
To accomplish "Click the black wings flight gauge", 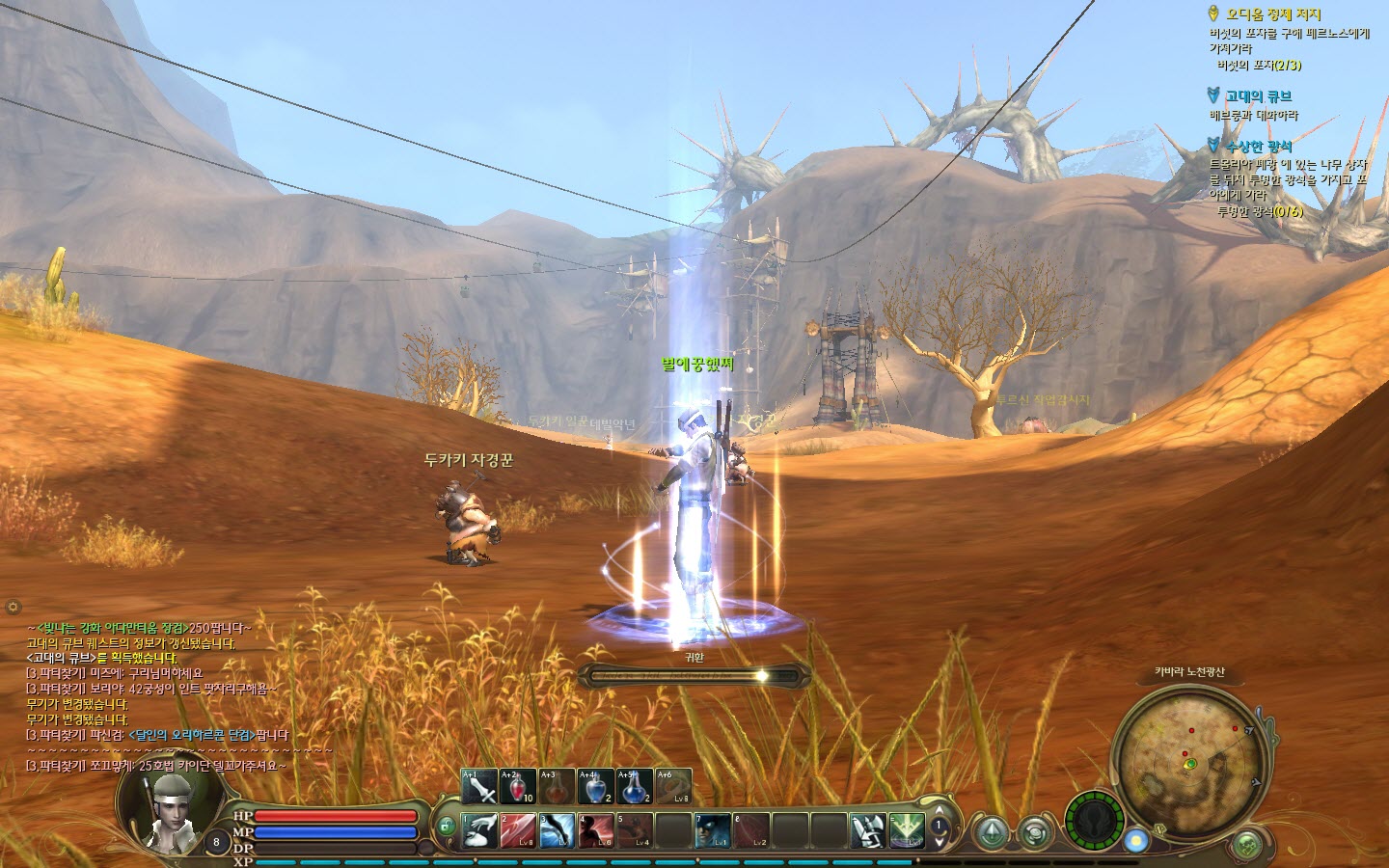I will coord(1094,821).
